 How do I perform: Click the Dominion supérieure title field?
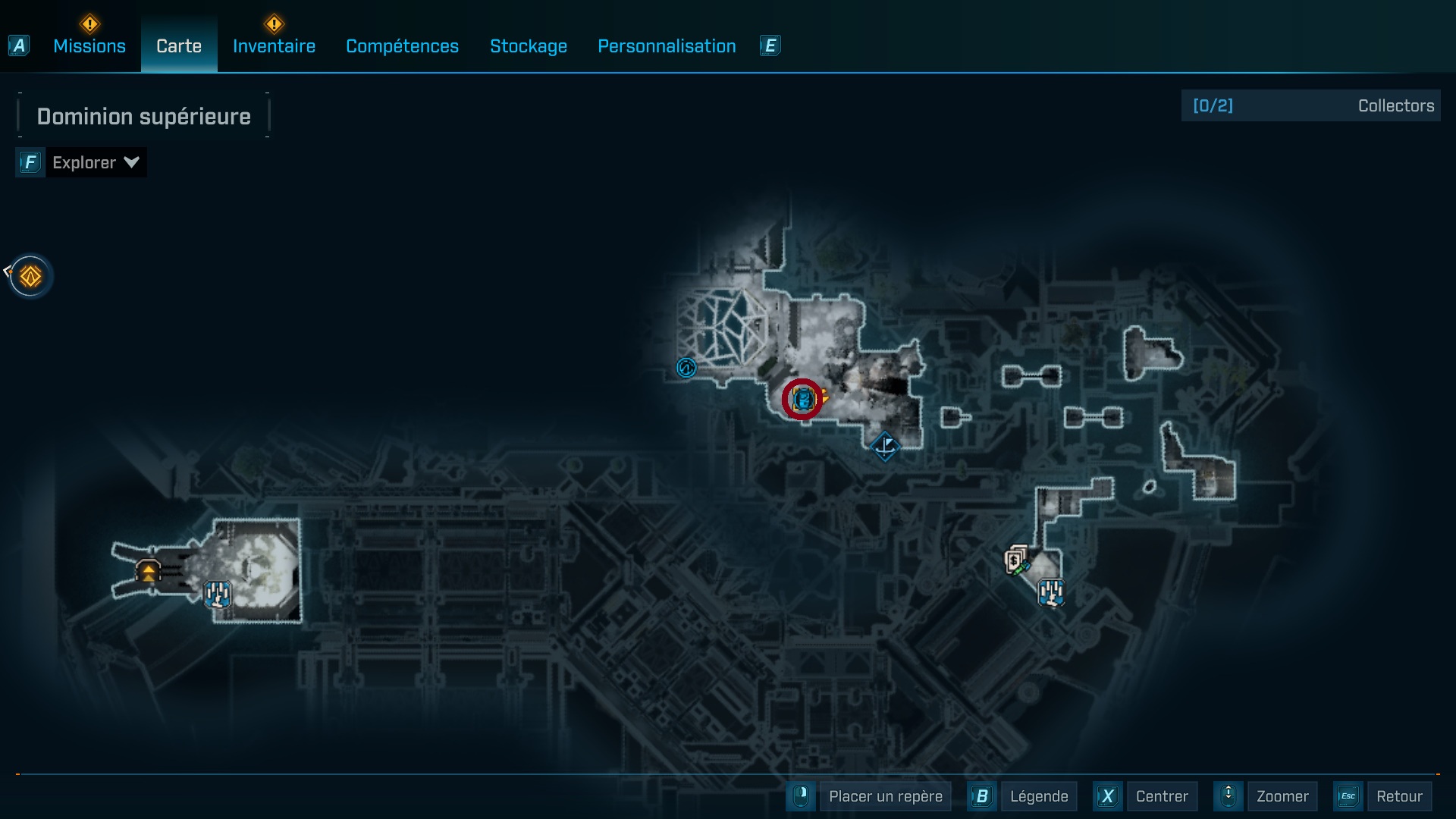click(x=143, y=115)
